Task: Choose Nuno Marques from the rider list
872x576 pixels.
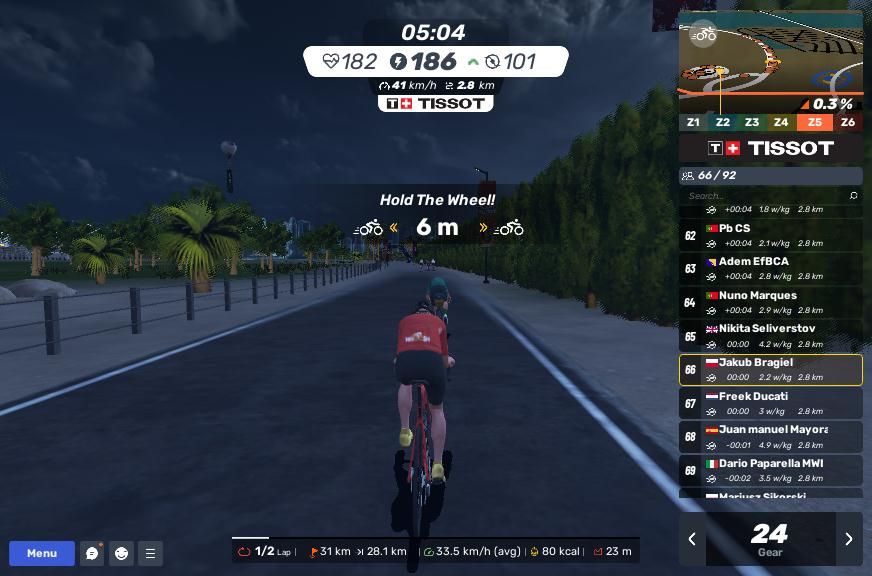Action: [x=770, y=302]
